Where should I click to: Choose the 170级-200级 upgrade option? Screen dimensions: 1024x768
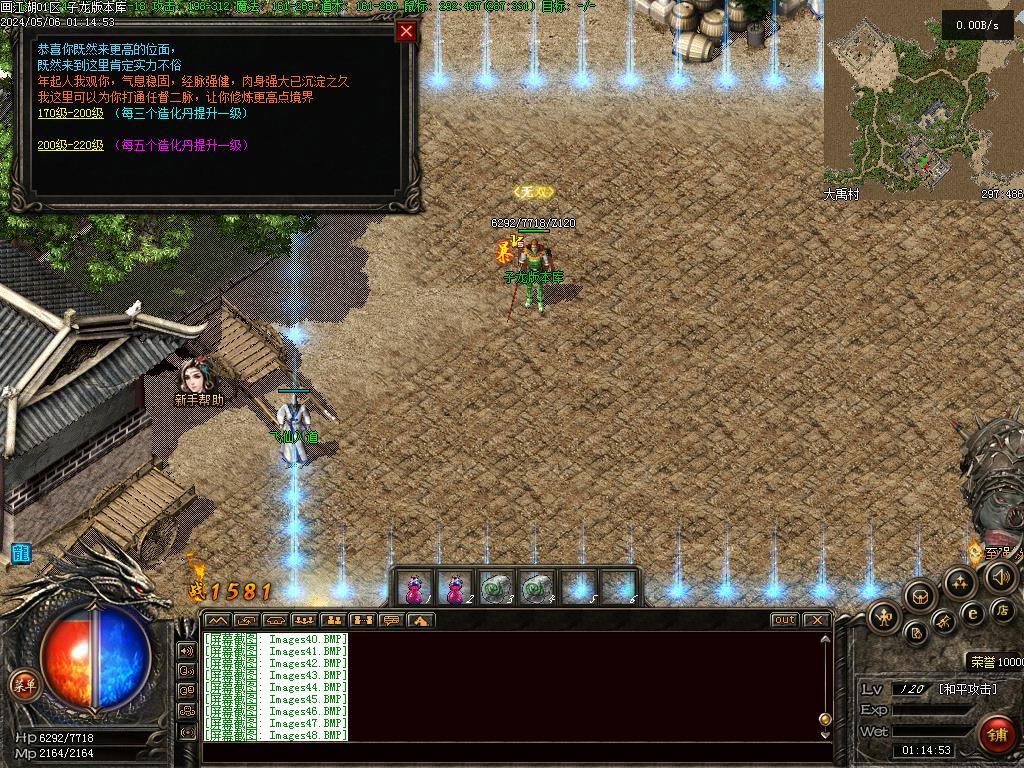tap(70, 113)
